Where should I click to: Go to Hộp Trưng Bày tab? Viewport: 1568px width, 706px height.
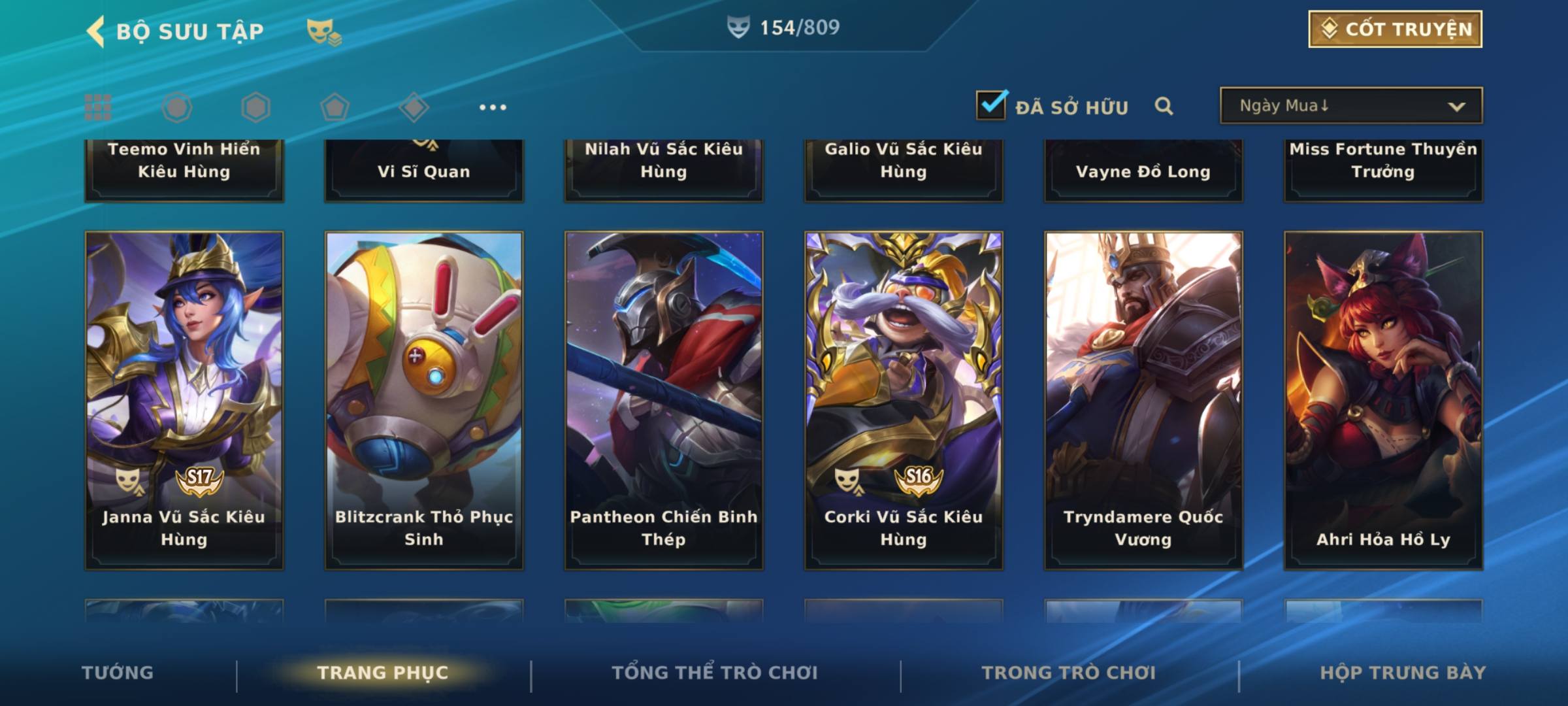(1403, 673)
